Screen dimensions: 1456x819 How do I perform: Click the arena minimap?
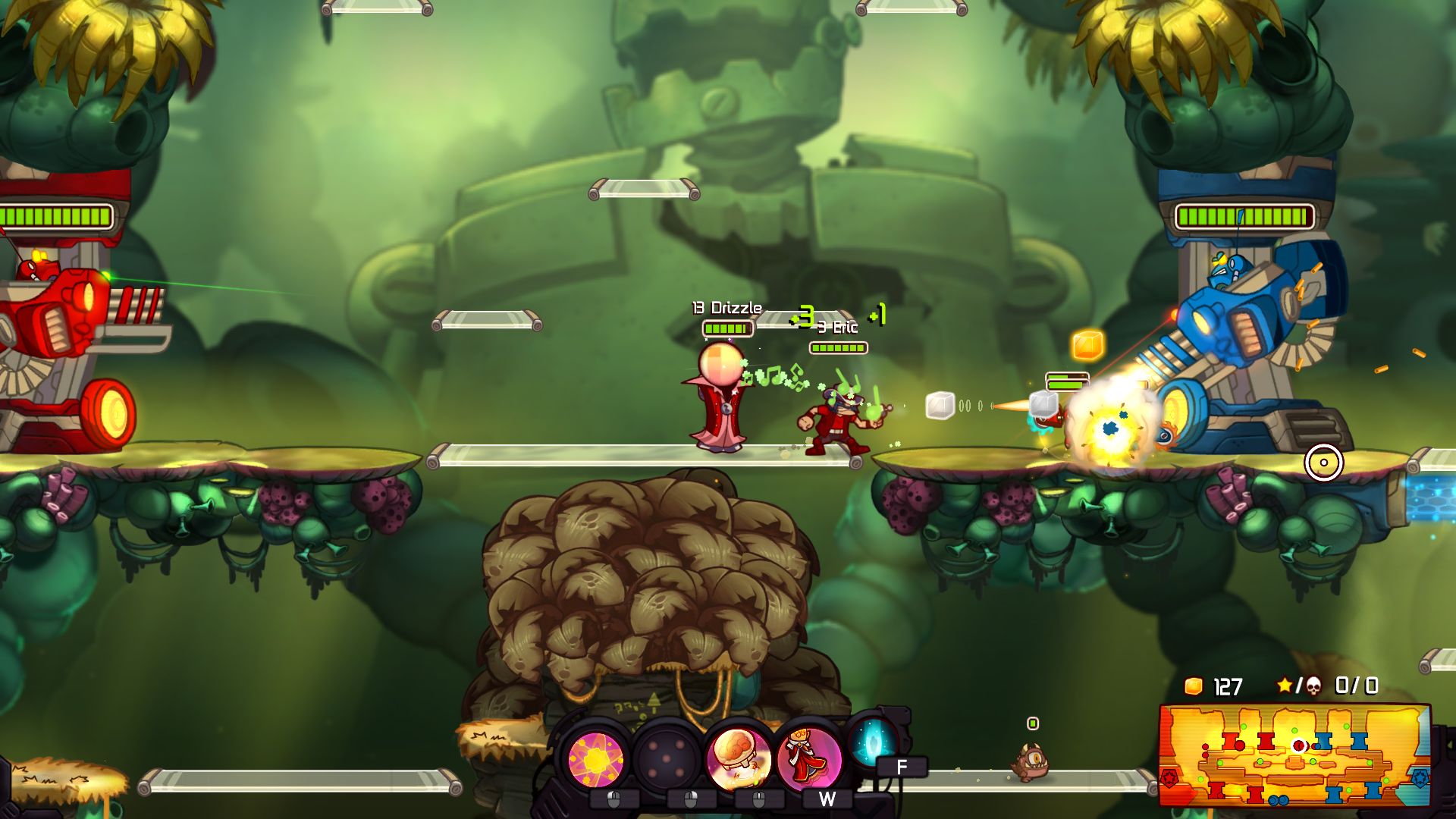click(1294, 755)
